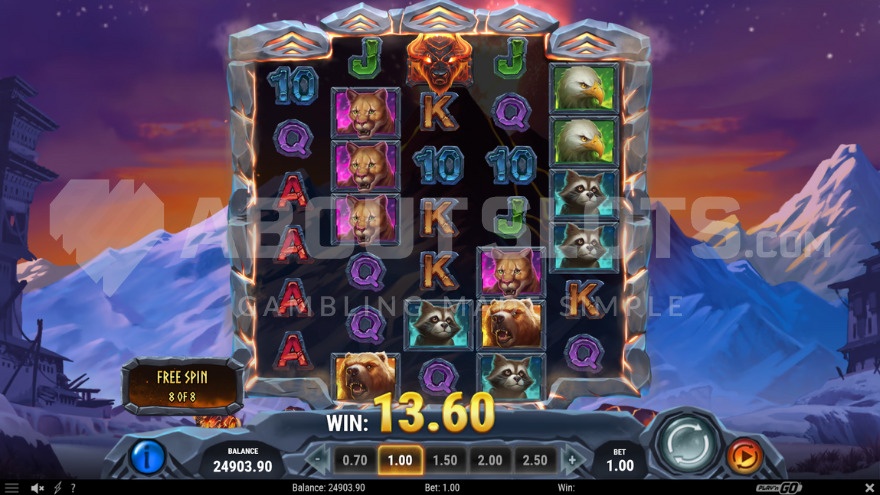The image size is (880, 495).
Task: Pick the 2.50 bet value
Action: (535, 460)
